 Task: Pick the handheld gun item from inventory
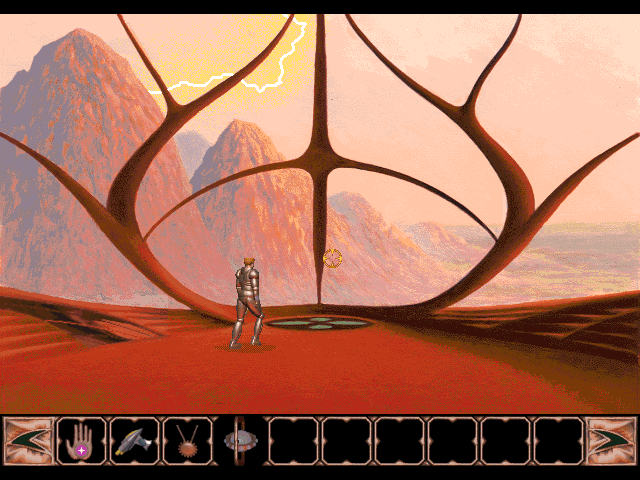click(134, 441)
